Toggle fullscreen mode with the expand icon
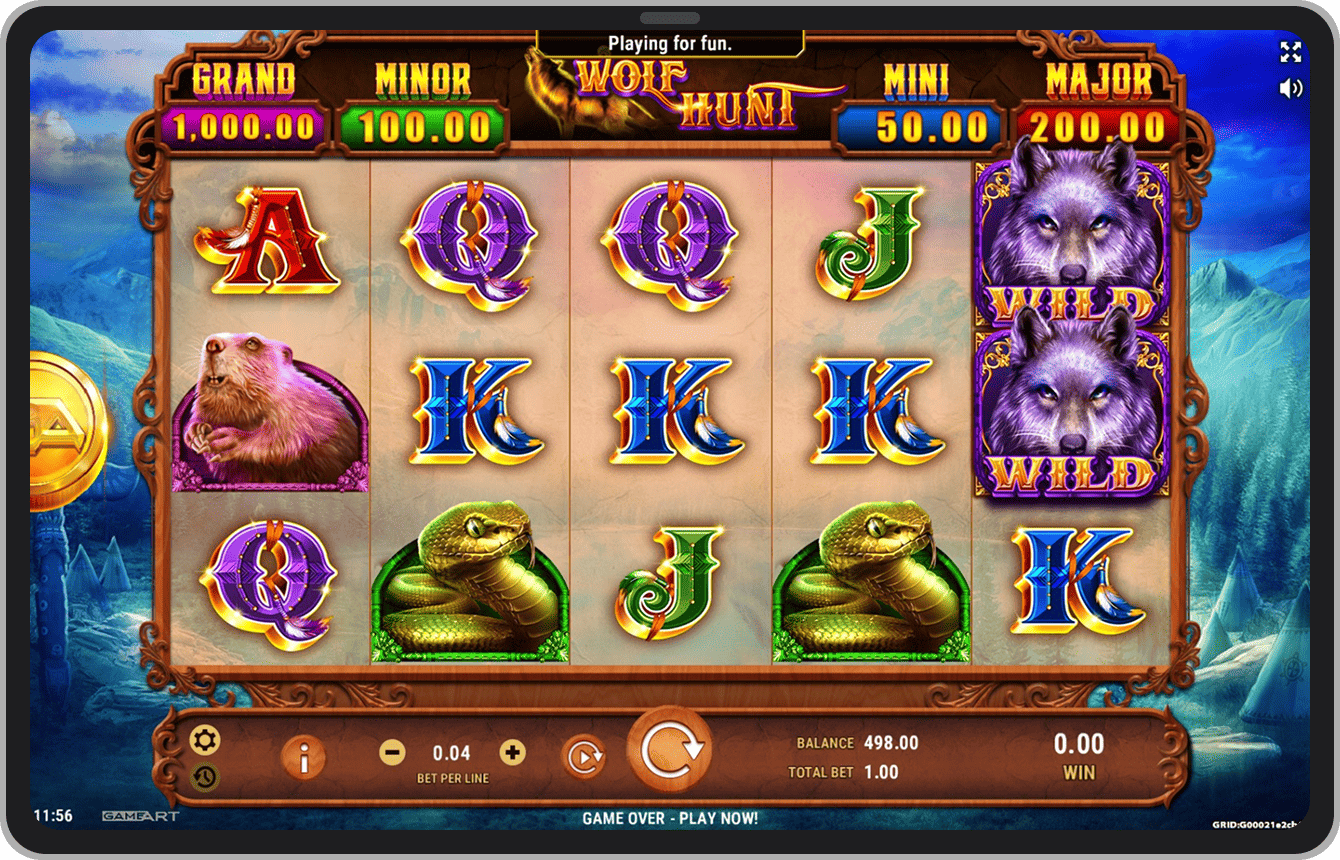Screen dimensions: 1340x860 1290,53
